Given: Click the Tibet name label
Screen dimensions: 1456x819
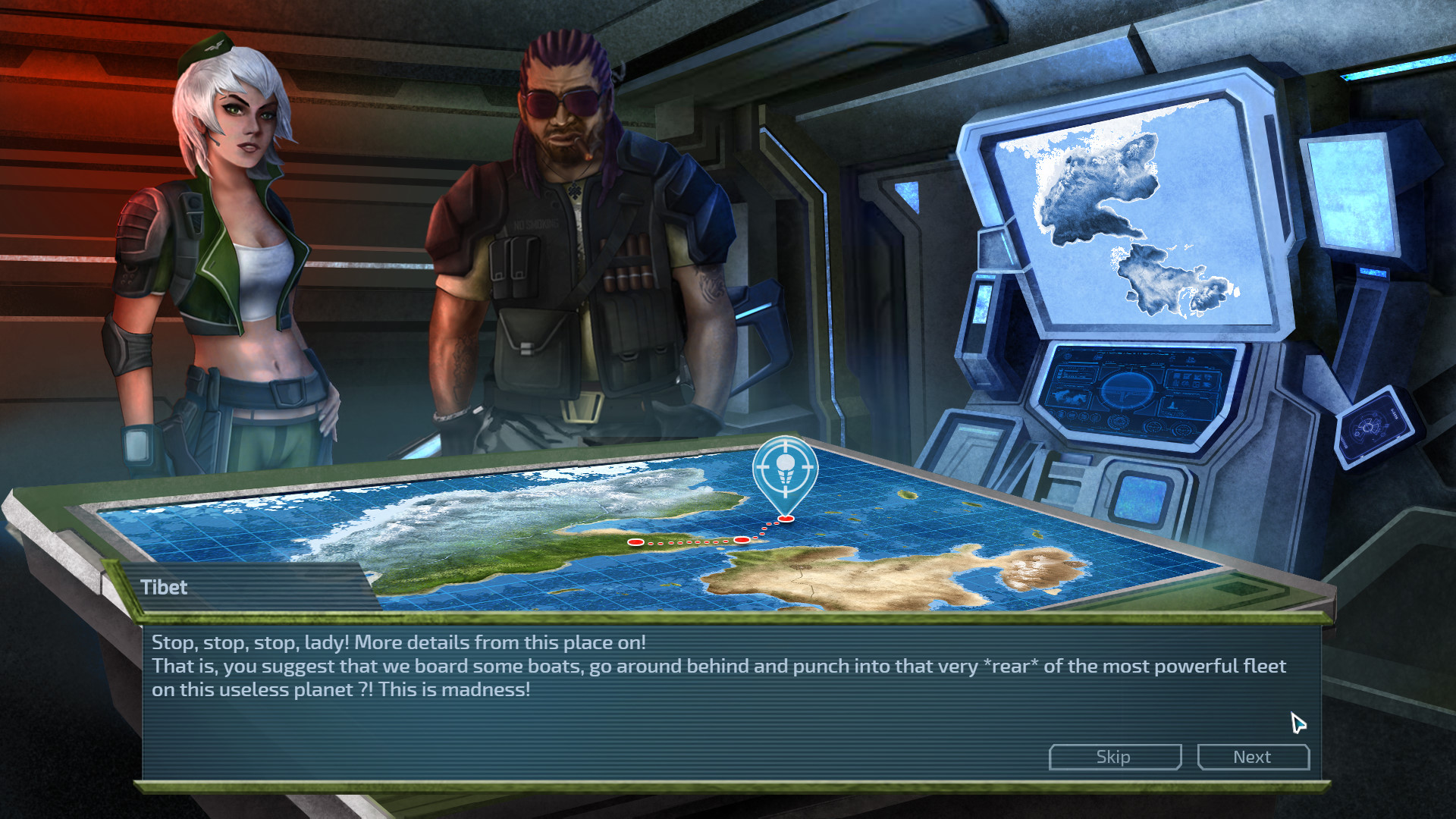Looking at the screenshot, I should 165,588.
